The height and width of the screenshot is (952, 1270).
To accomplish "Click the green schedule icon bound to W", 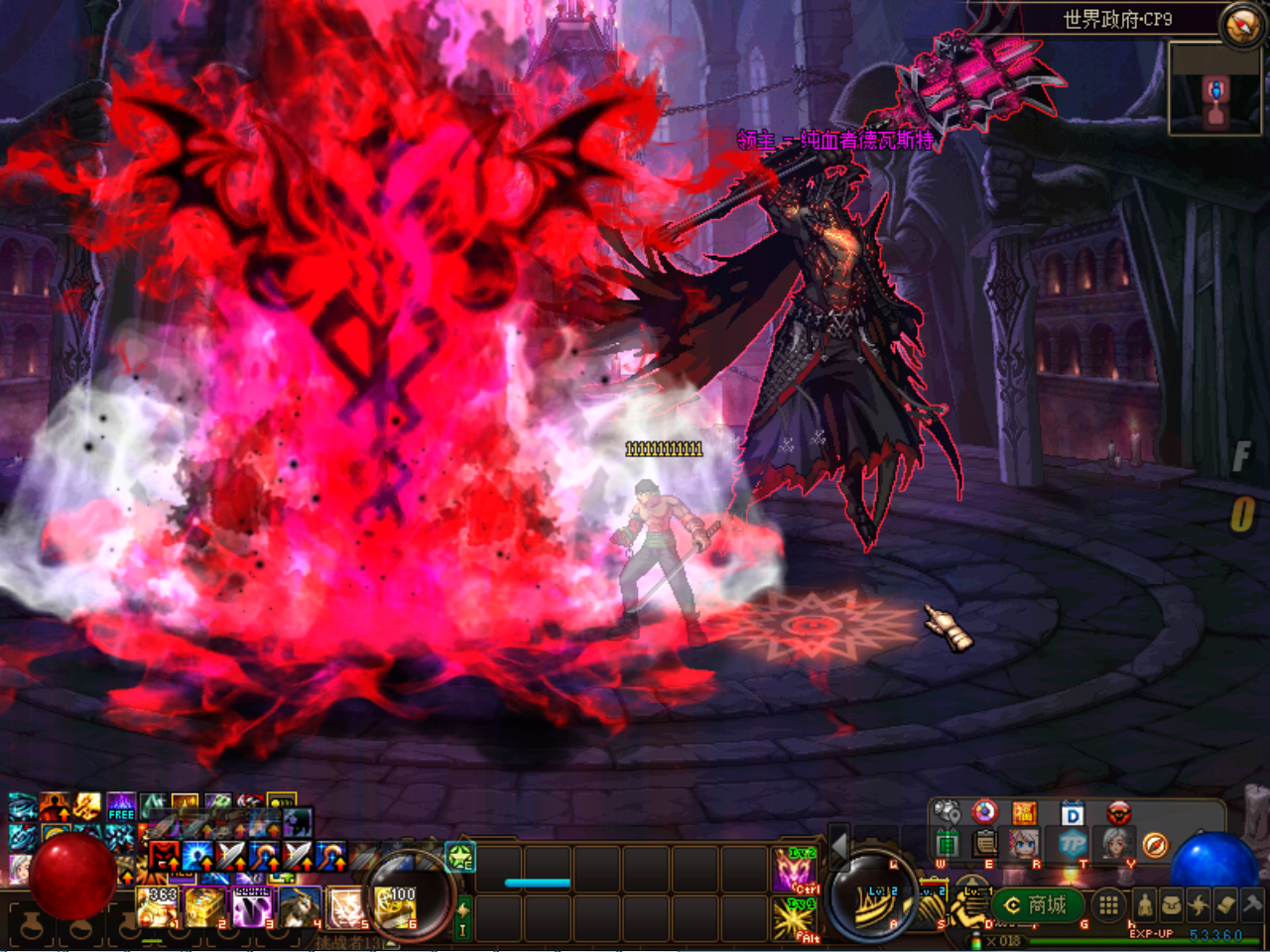I will pyautogui.click(x=947, y=844).
